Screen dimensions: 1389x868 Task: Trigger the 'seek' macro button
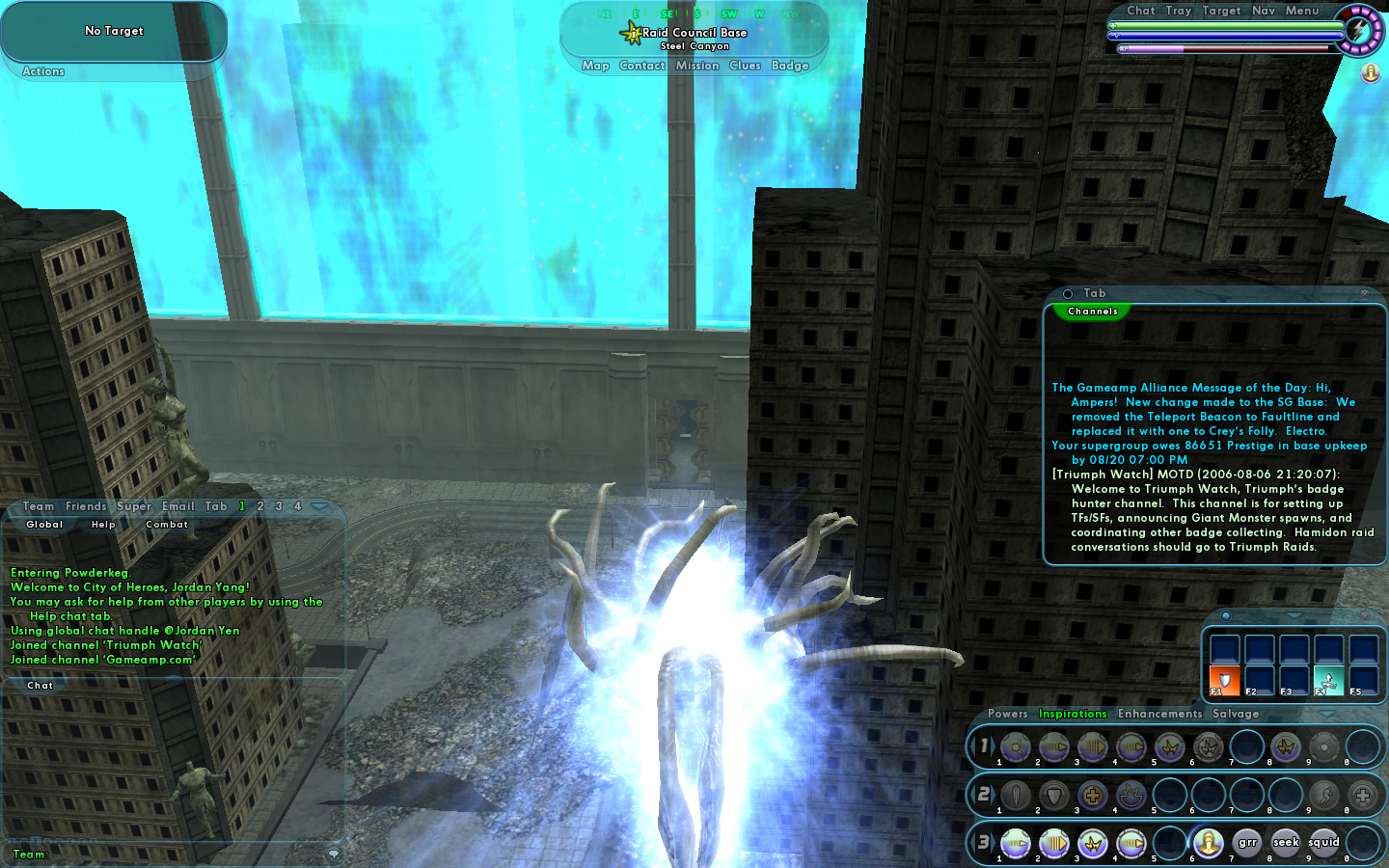coord(1286,842)
